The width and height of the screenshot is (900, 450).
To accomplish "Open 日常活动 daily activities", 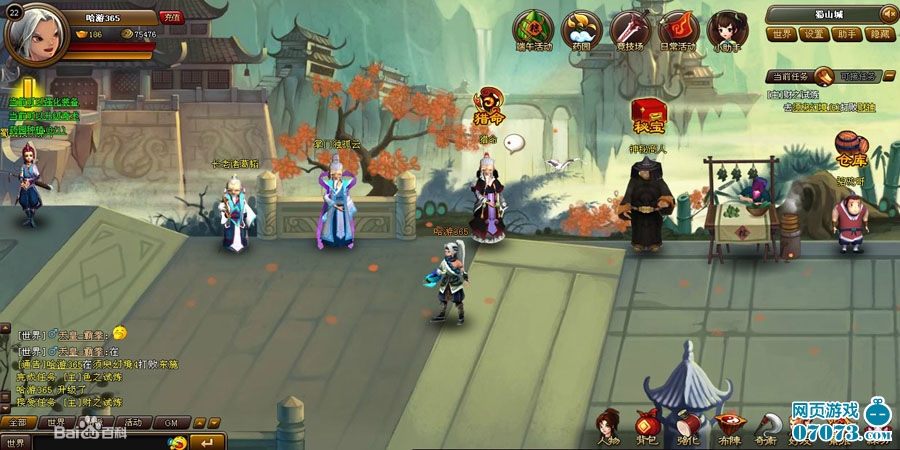I will [679, 30].
